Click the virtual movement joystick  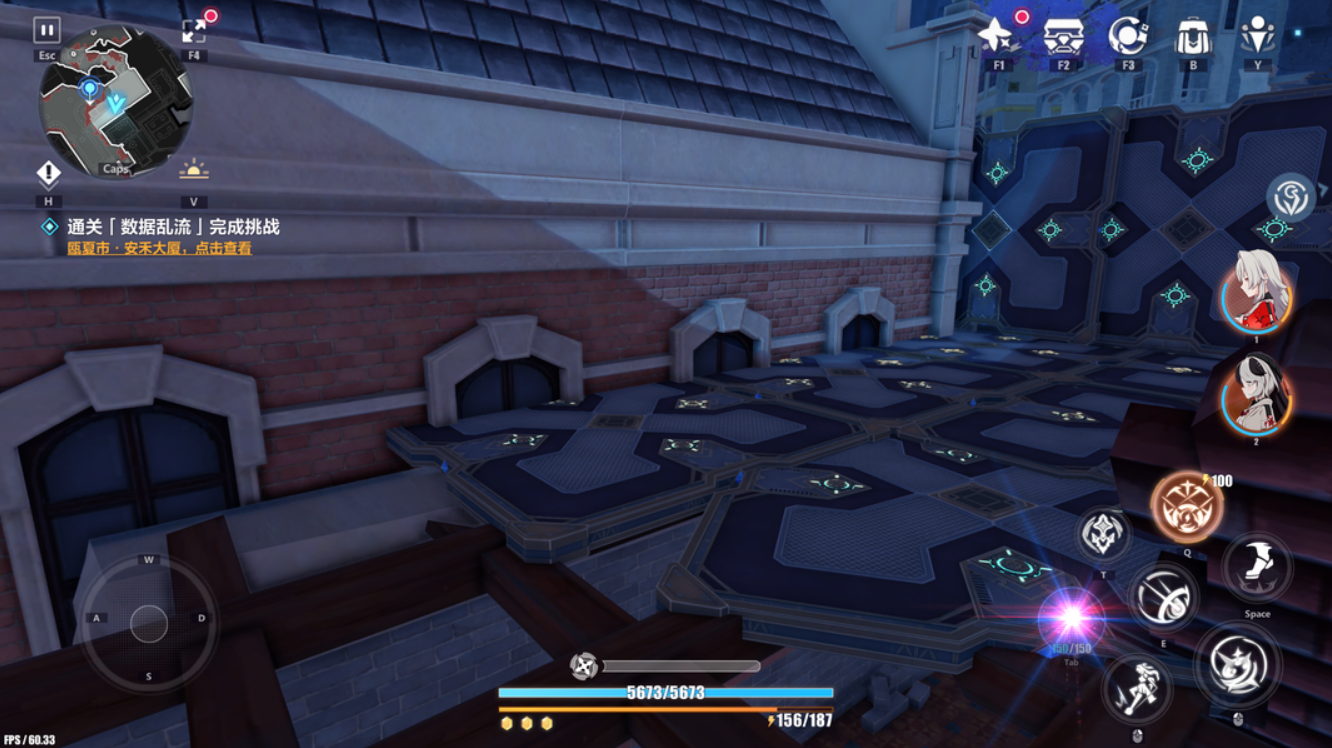[149, 624]
